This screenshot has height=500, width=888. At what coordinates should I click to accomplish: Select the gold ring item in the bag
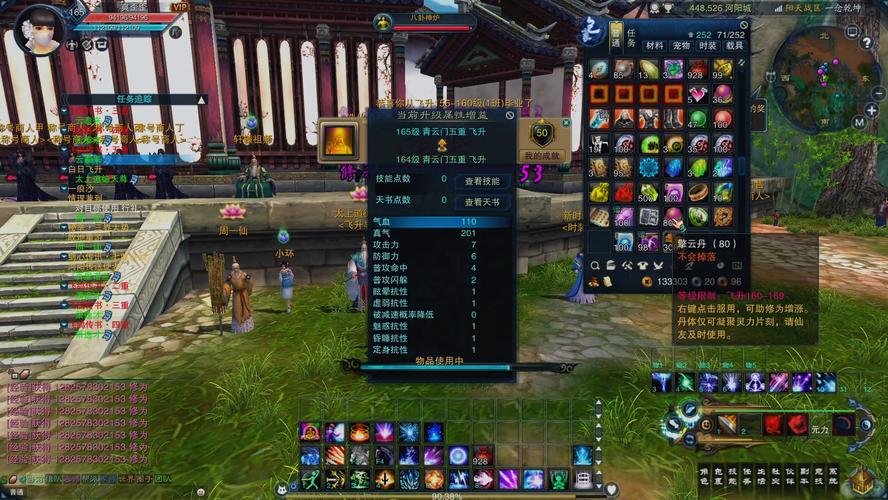[698, 192]
